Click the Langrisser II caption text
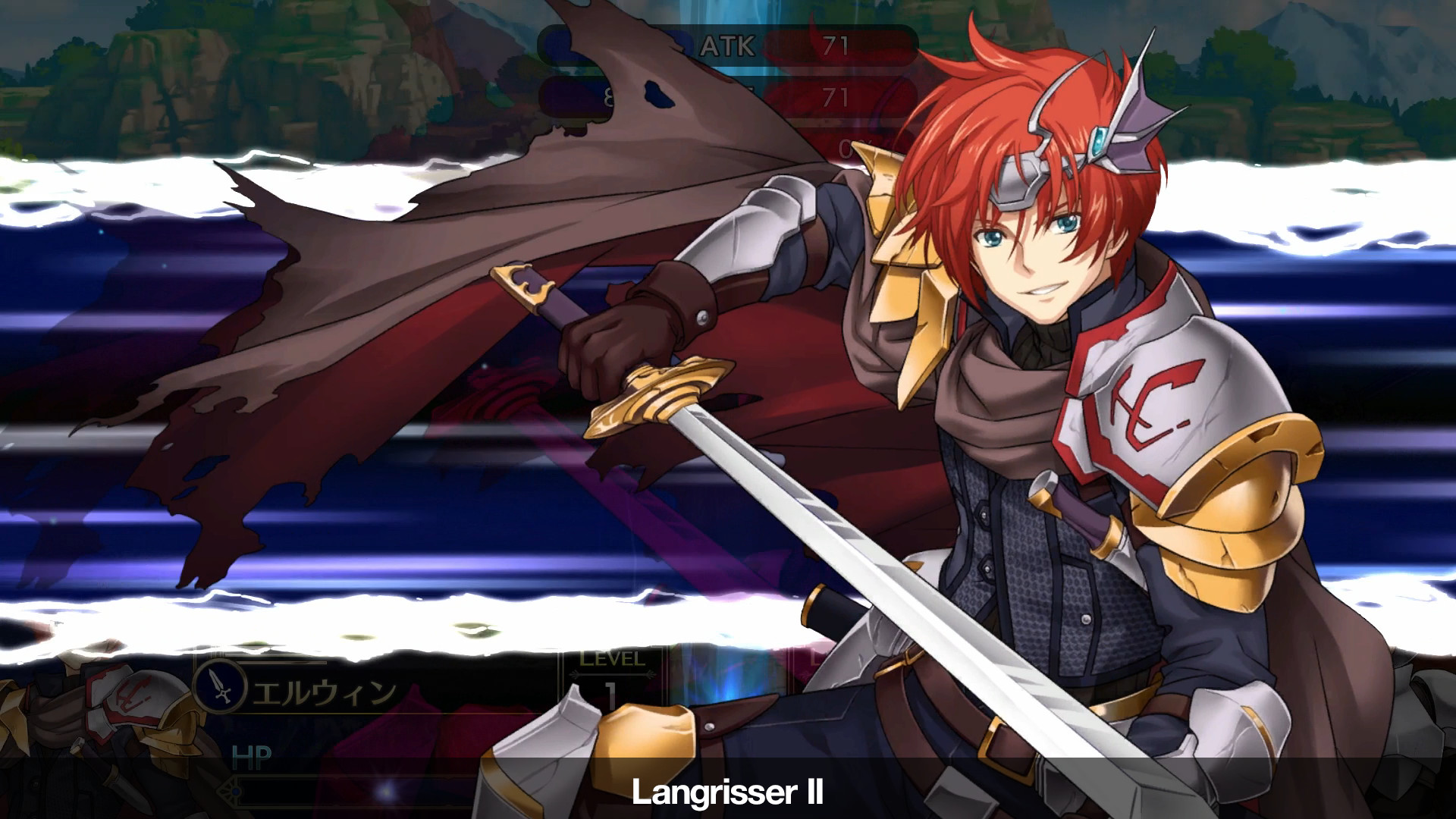1456x819 pixels. (x=726, y=796)
